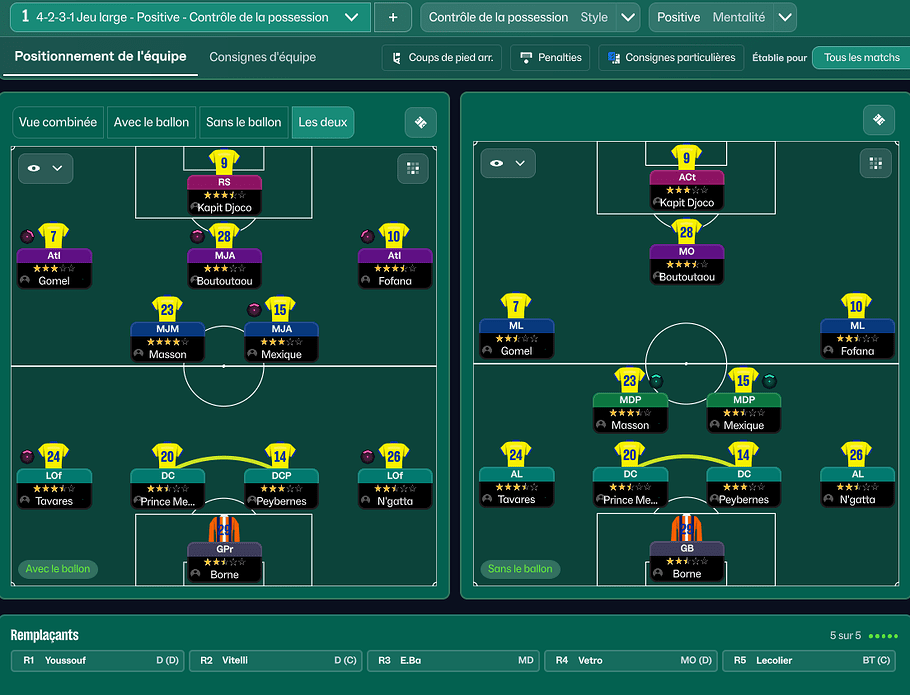Viewport: 910px width, 695px height.
Task: Select substitute R1 Youssouf
Action: [x=97, y=661]
